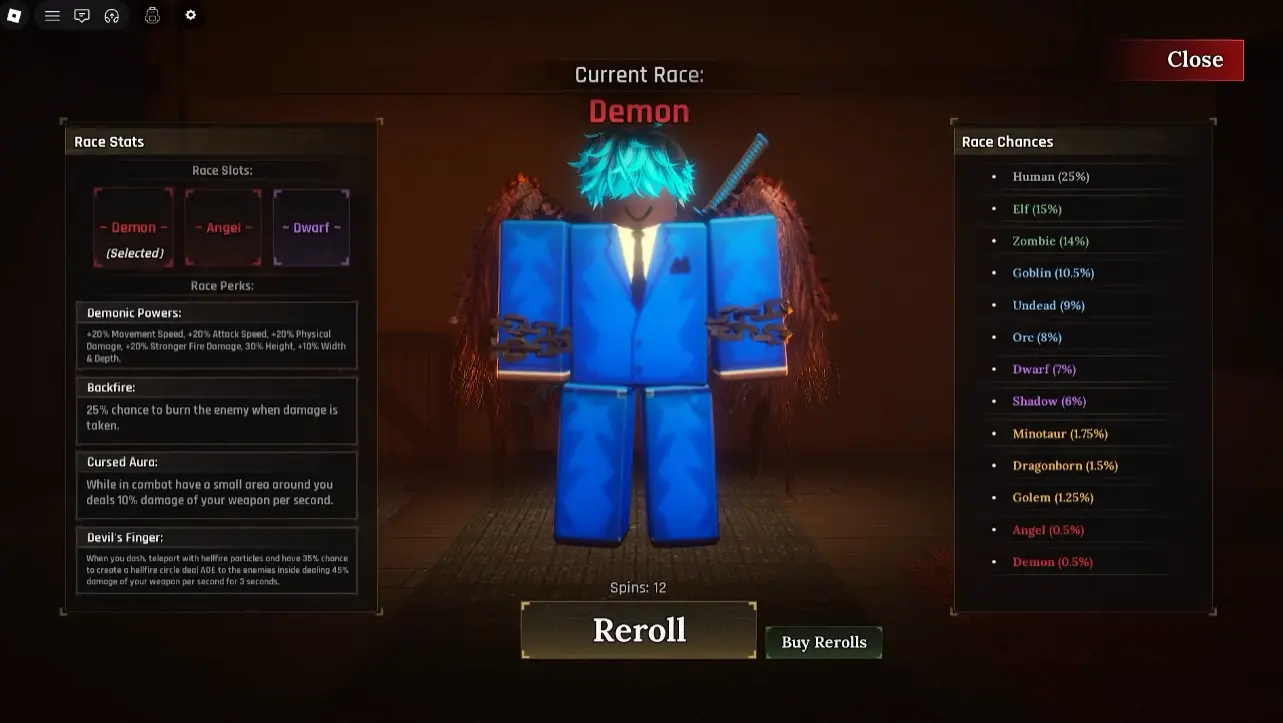This screenshot has width=1283, height=723.
Task: Click the Roblox logo icon
Action: (x=14, y=15)
